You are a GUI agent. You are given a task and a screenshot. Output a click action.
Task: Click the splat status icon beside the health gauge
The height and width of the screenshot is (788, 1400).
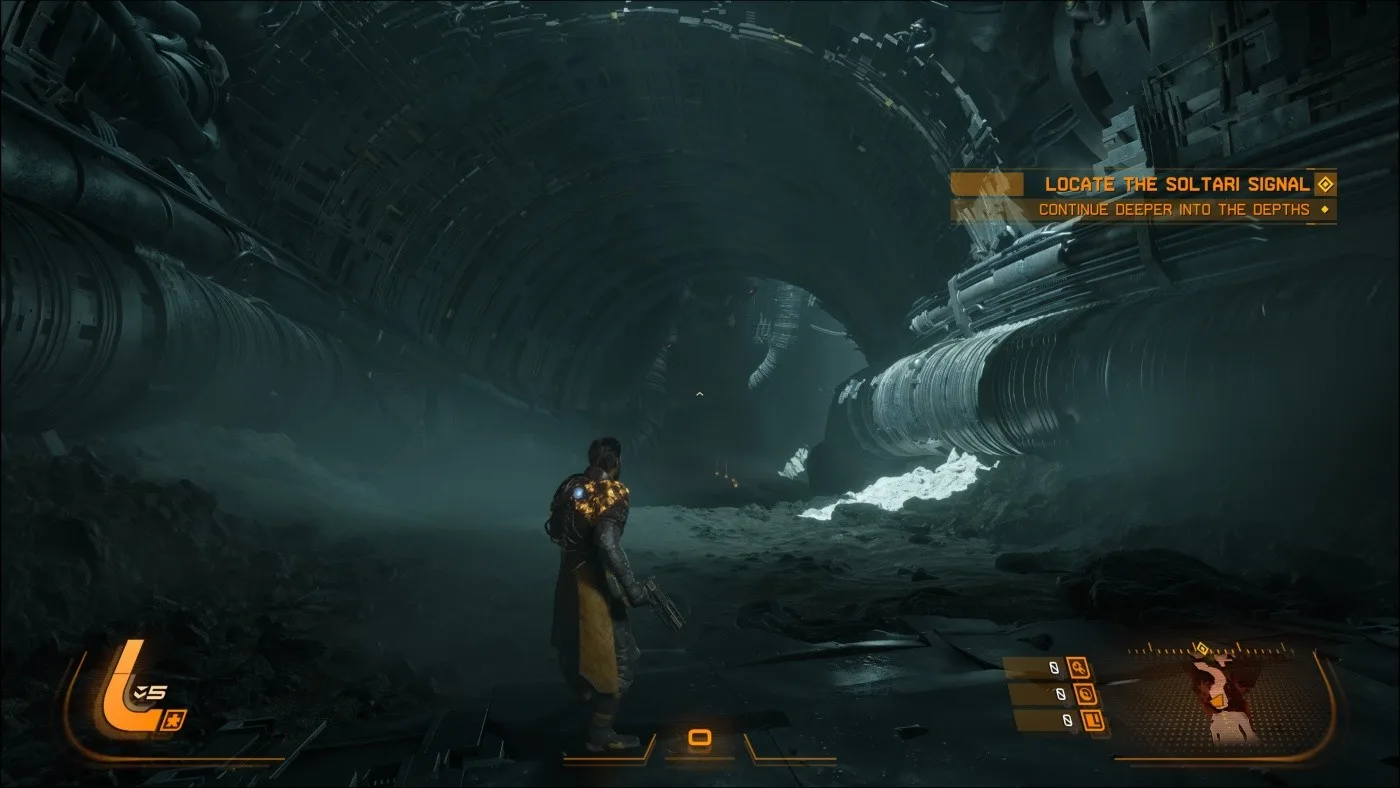coord(172,719)
